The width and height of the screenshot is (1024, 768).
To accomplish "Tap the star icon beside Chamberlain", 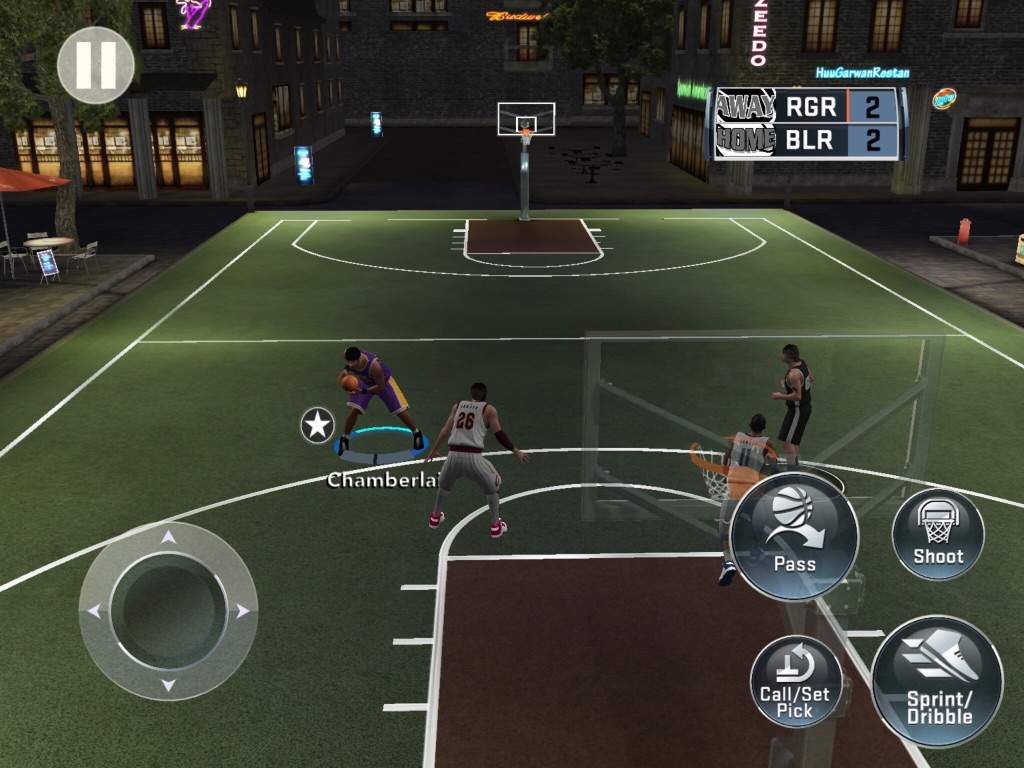I will tap(318, 426).
